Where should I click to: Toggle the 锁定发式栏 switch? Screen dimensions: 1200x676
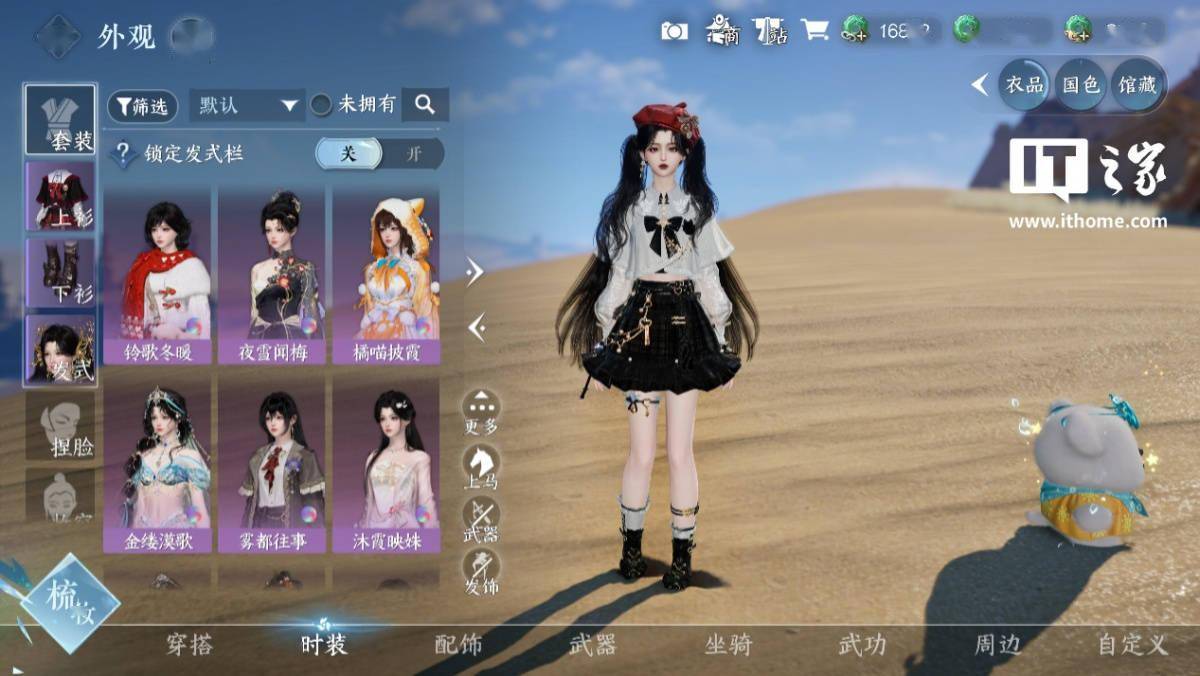[380, 154]
